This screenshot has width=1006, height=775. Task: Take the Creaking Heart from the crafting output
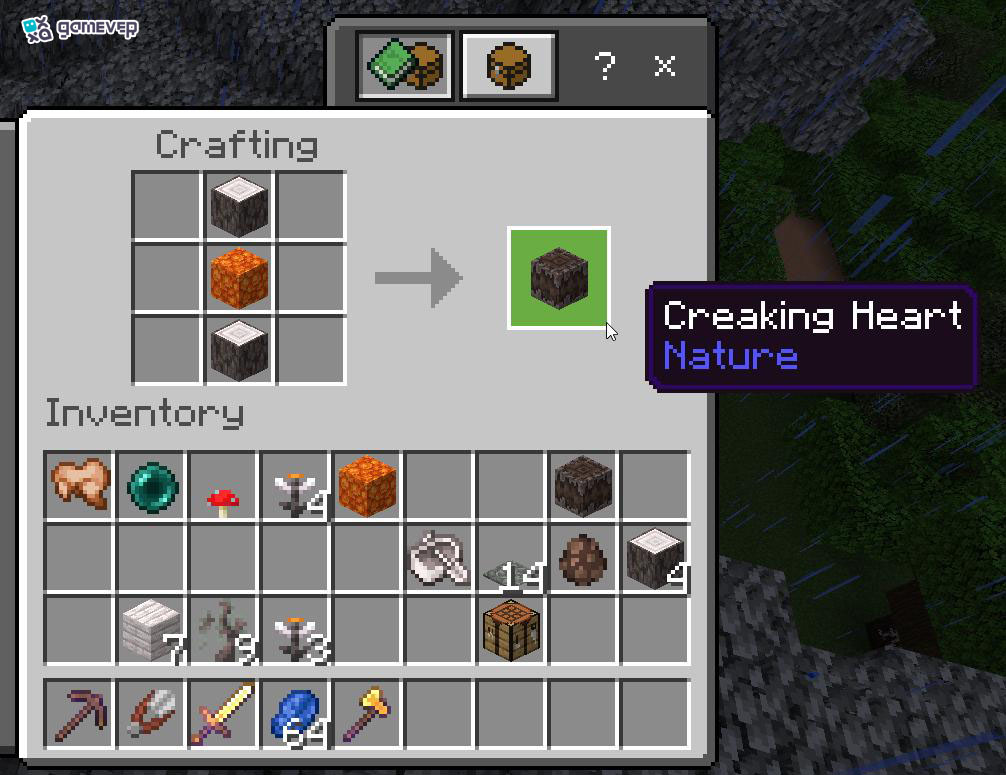click(559, 278)
